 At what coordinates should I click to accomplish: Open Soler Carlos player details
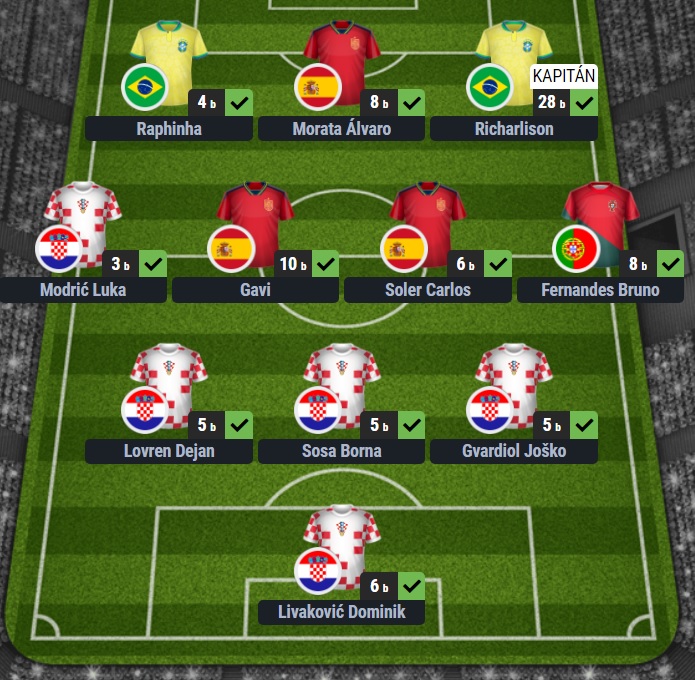pyautogui.click(x=428, y=291)
